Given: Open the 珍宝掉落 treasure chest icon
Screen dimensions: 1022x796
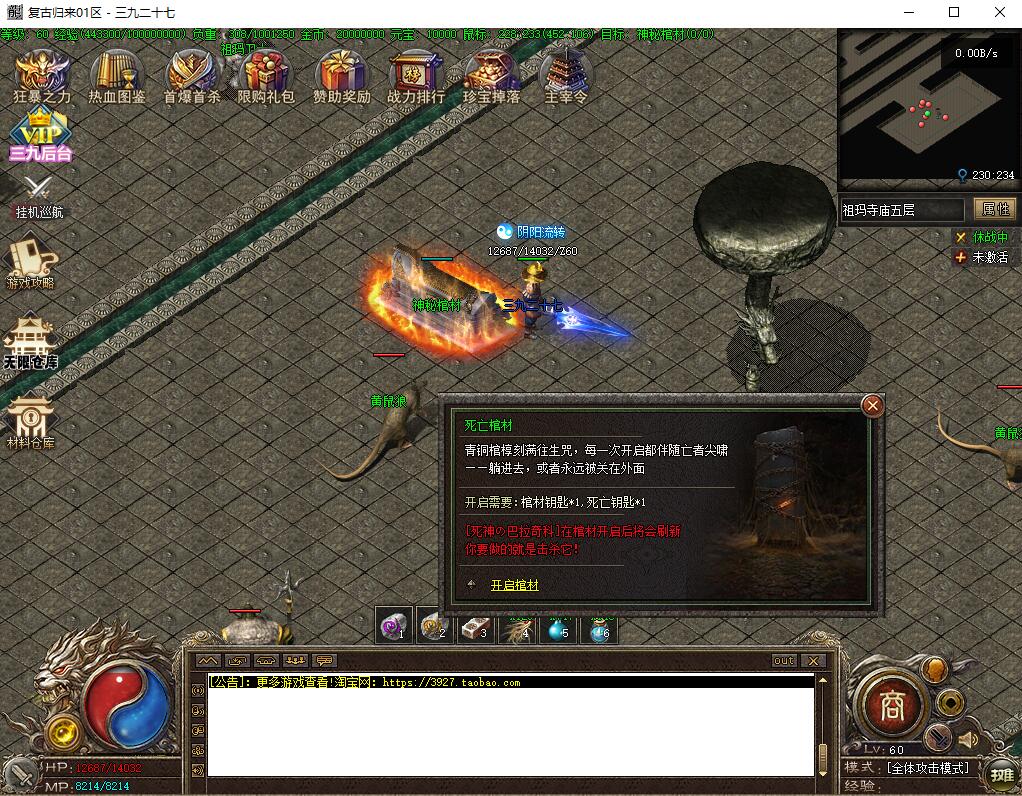Looking at the screenshot, I should pyautogui.click(x=491, y=73).
